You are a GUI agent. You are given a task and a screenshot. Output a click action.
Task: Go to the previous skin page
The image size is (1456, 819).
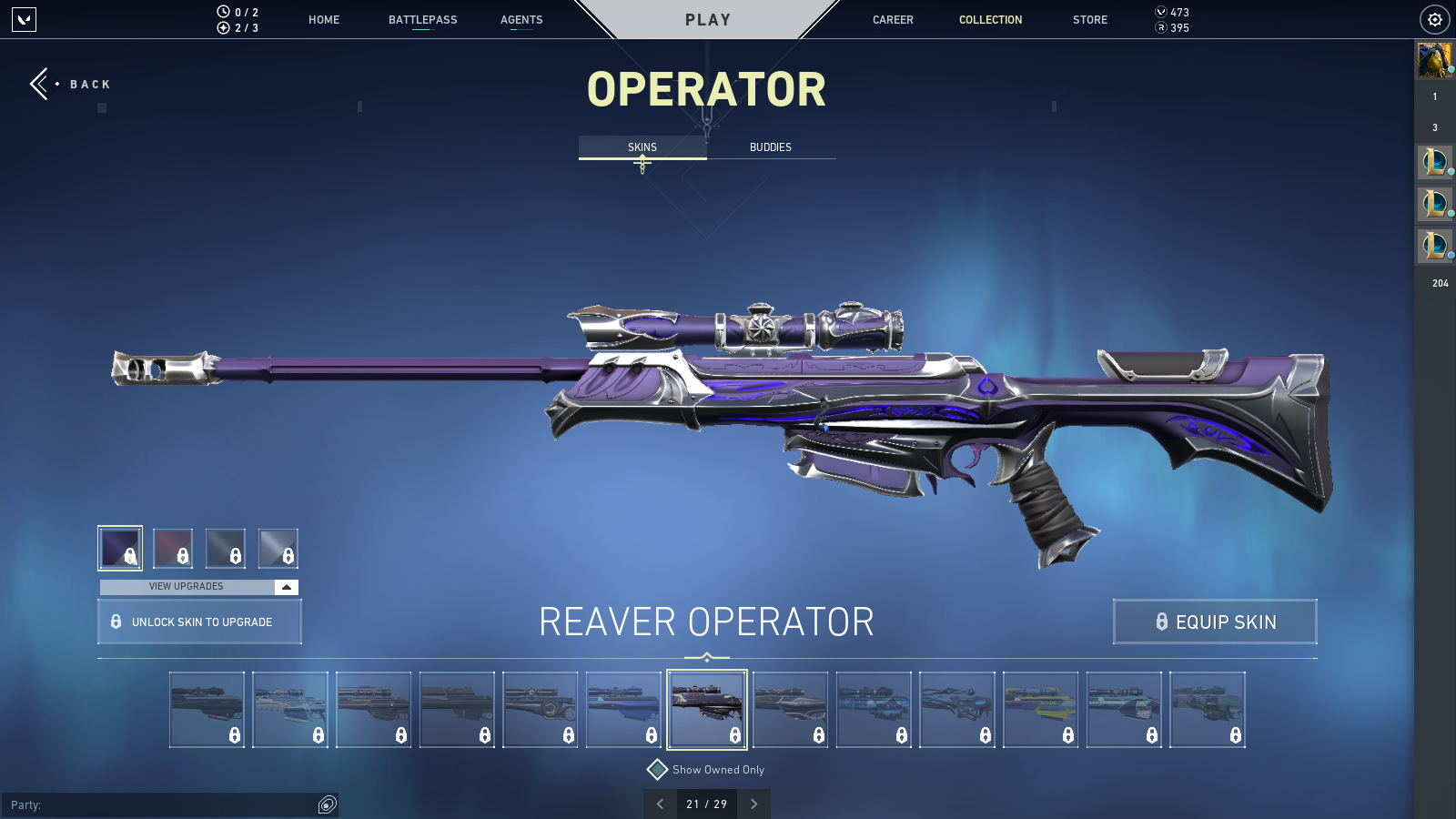pyautogui.click(x=660, y=804)
